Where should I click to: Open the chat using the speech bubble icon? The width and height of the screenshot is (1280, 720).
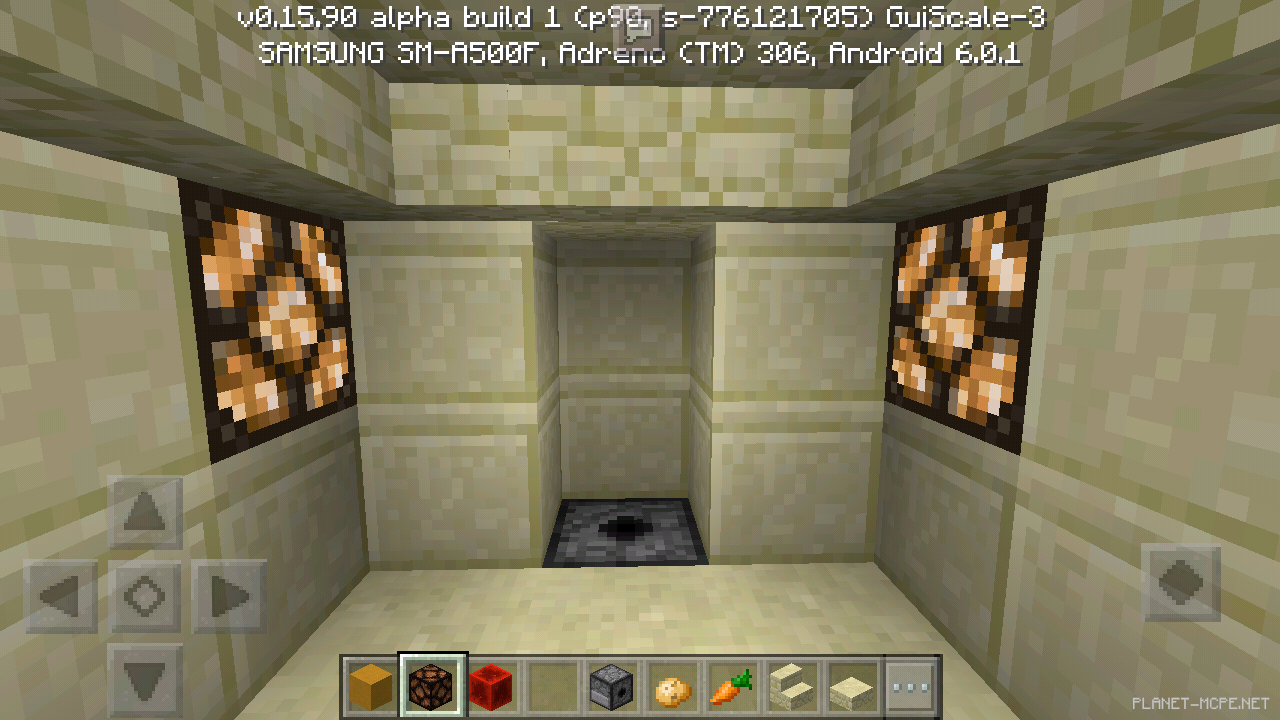tap(640, 25)
